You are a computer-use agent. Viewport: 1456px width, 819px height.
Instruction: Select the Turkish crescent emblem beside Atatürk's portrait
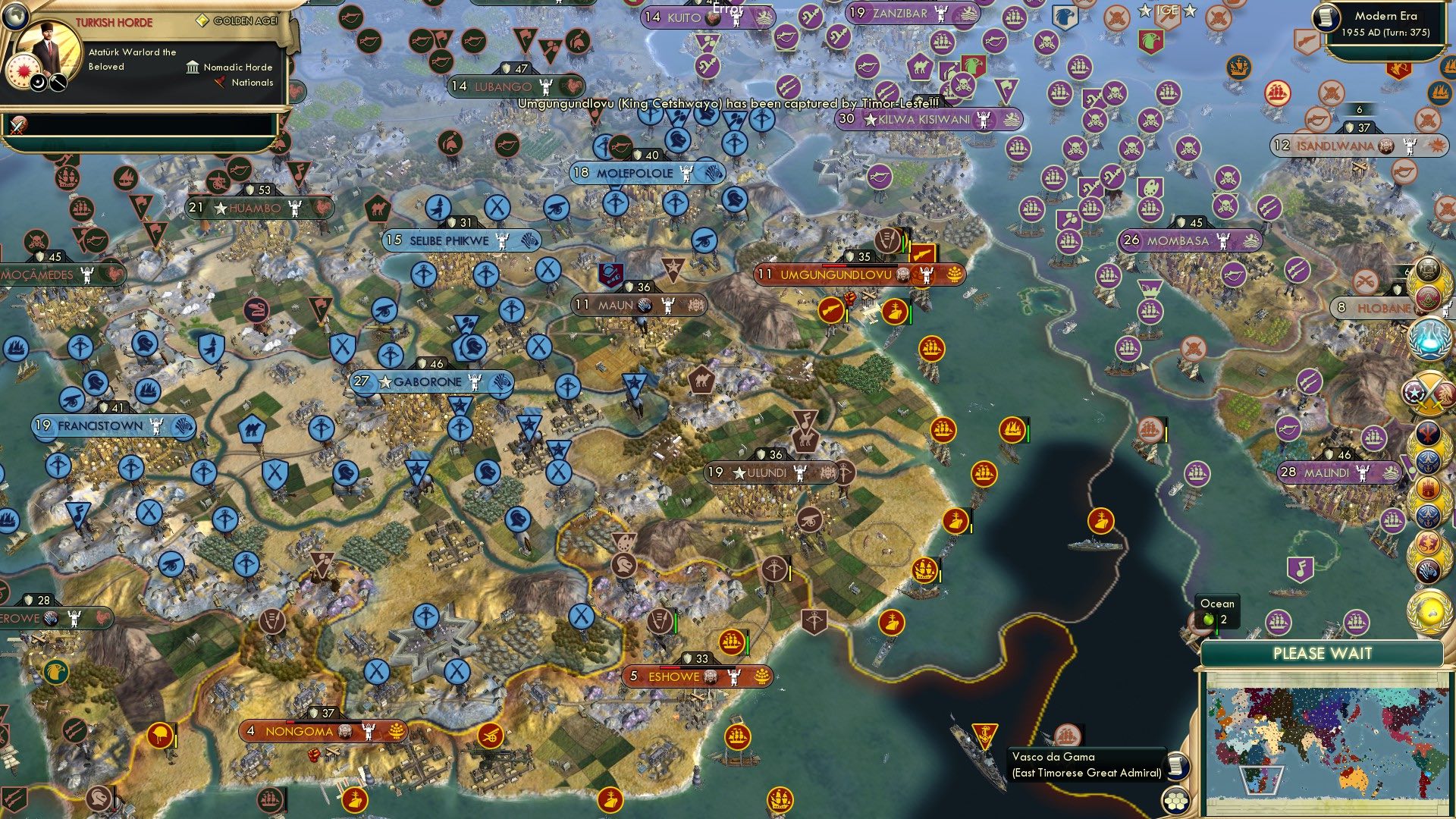click(x=38, y=83)
